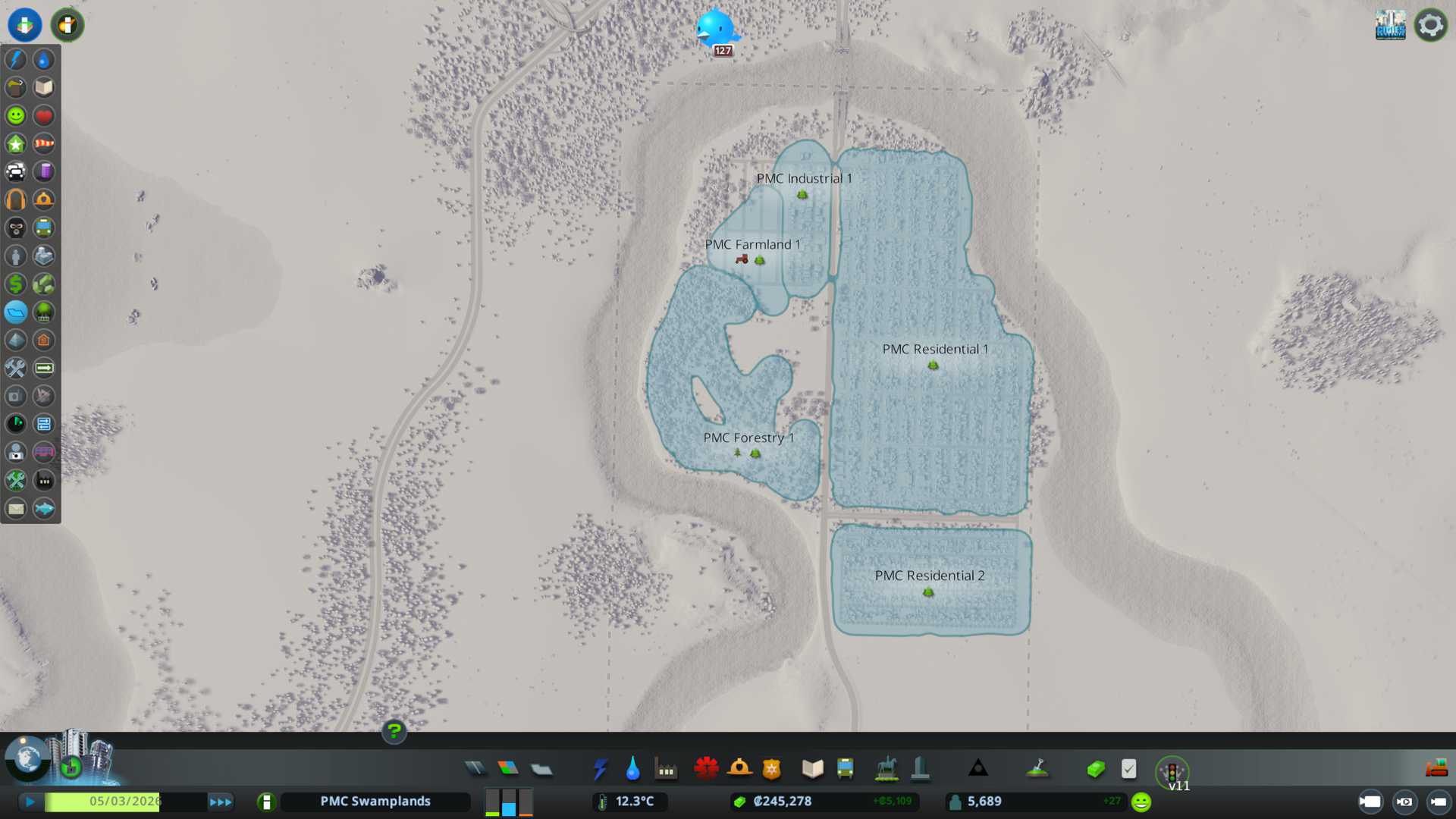Open the gear options menu

(1431, 25)
